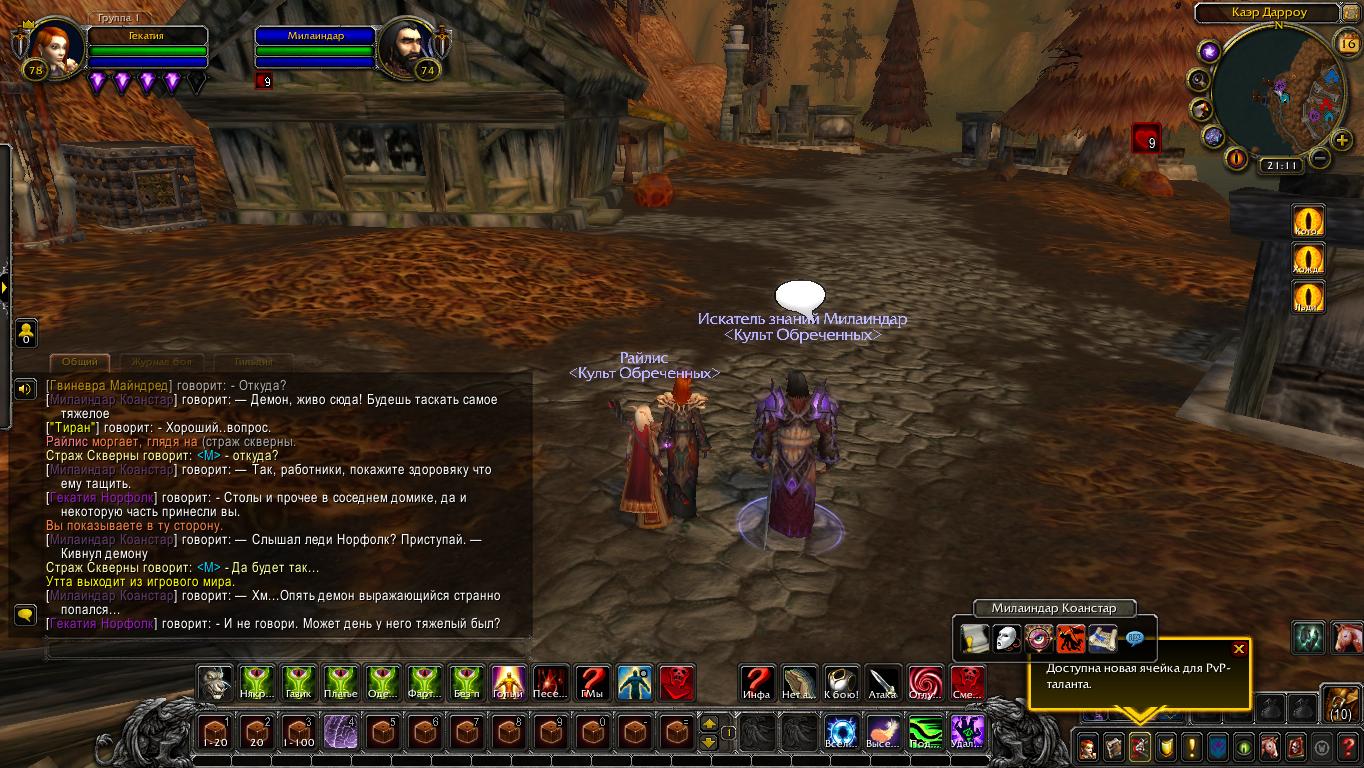The width and height of the screenshot is (1364, 768).
Task: Open the chat speech bubble menu button
Action: [x=26, y=614]
